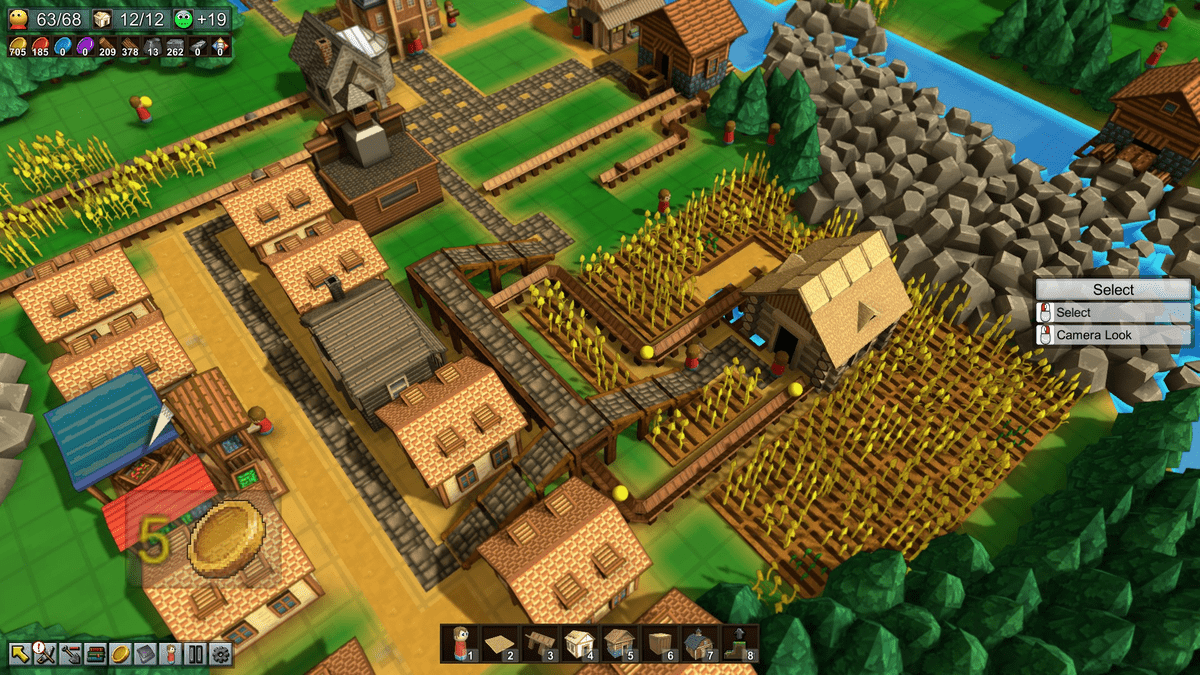The height and width of the screenshot is (675, 1200).
Task: Open the stacked books icon
Action: pos(95,655)
